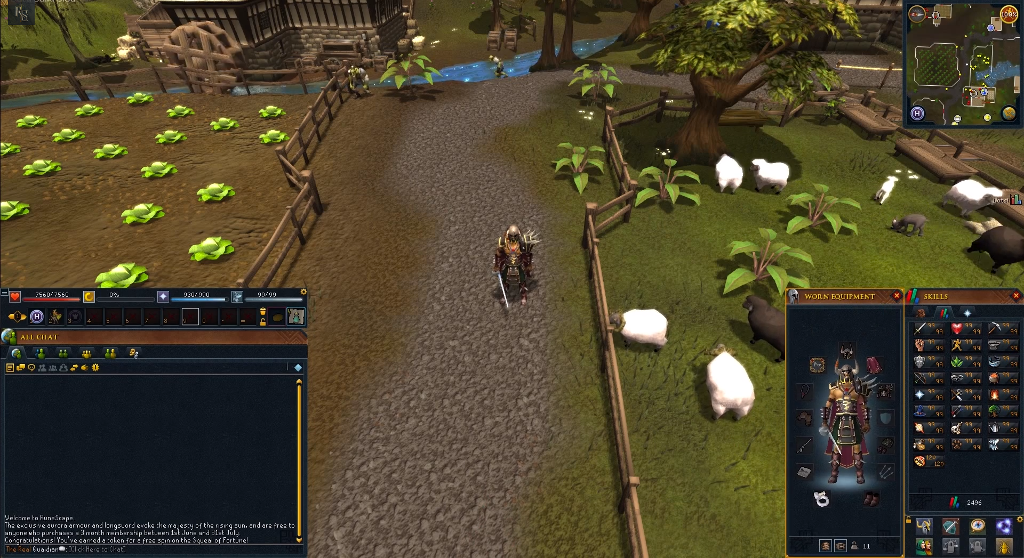Viewport: 1024px width, 558px height.
Task: Select the Firemaking flame skill
Action: pyautogui.click(x=993, y=395)
